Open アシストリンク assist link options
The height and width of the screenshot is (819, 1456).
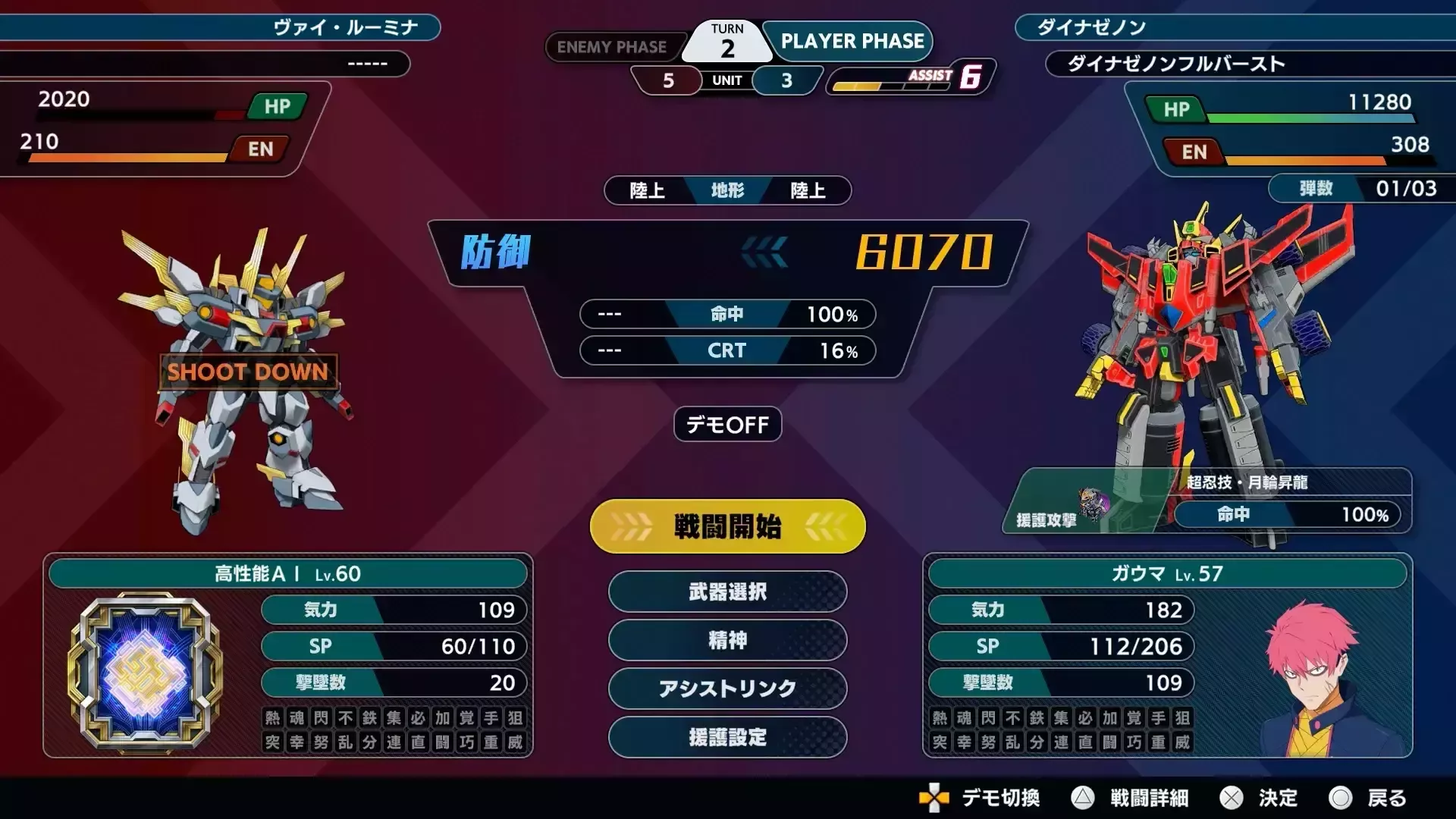[726, 689]
